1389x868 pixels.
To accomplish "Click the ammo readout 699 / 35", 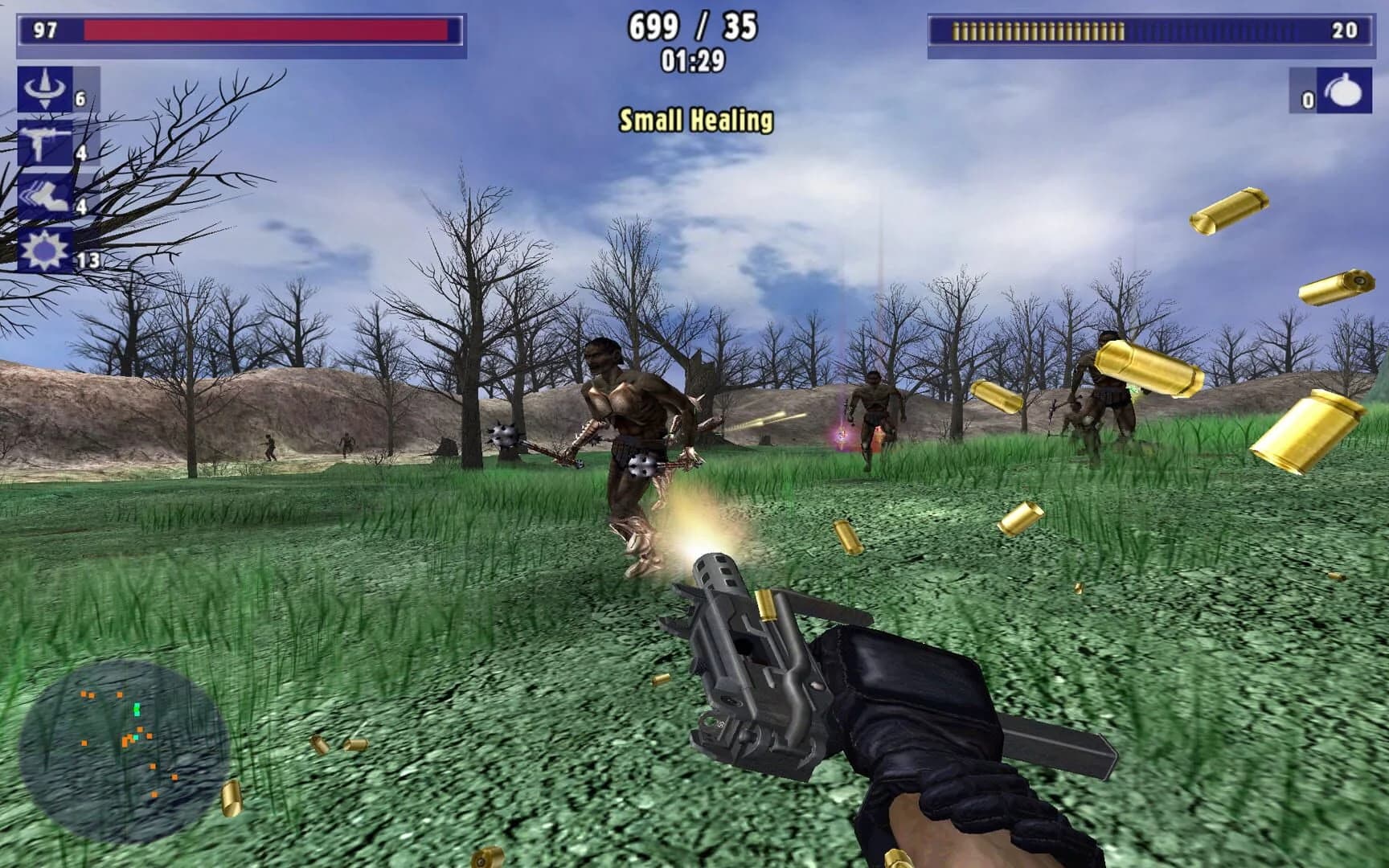I will (693, 26).
